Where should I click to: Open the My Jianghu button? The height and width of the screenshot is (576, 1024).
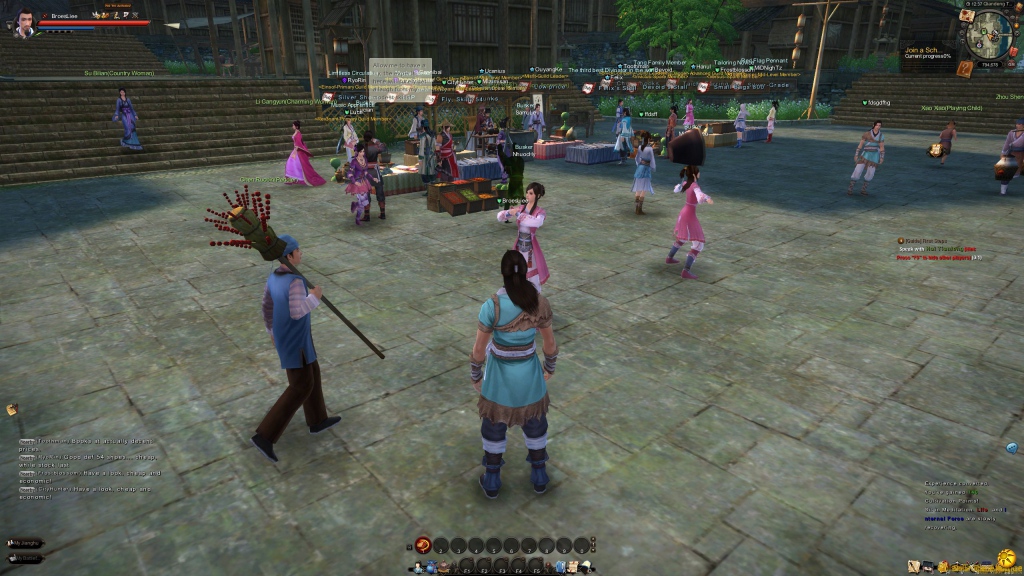pos(25,543)
